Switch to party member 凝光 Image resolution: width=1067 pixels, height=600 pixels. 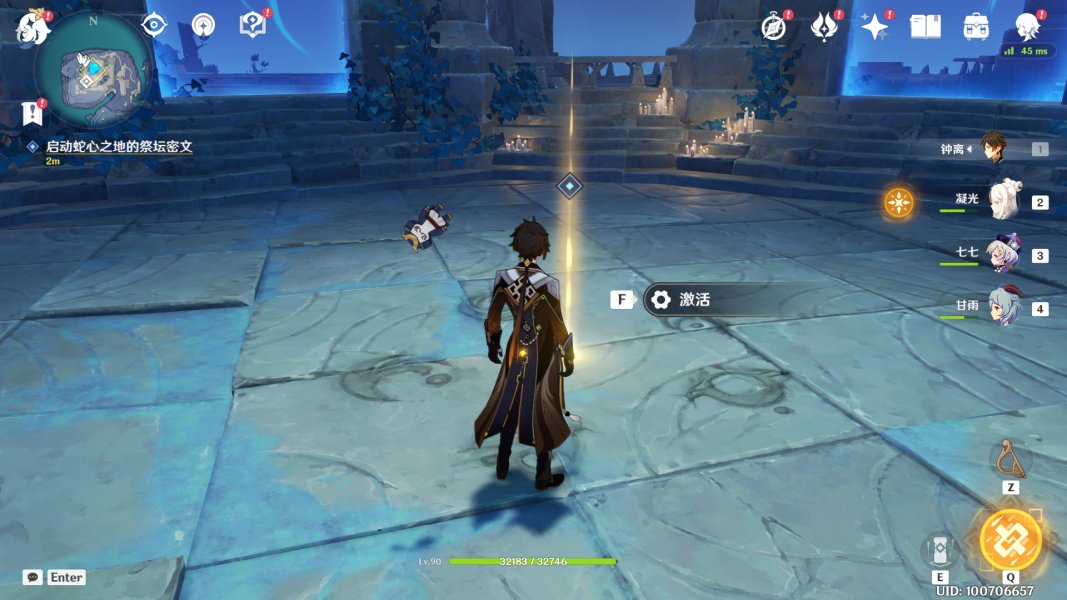tap(1002, 202)
